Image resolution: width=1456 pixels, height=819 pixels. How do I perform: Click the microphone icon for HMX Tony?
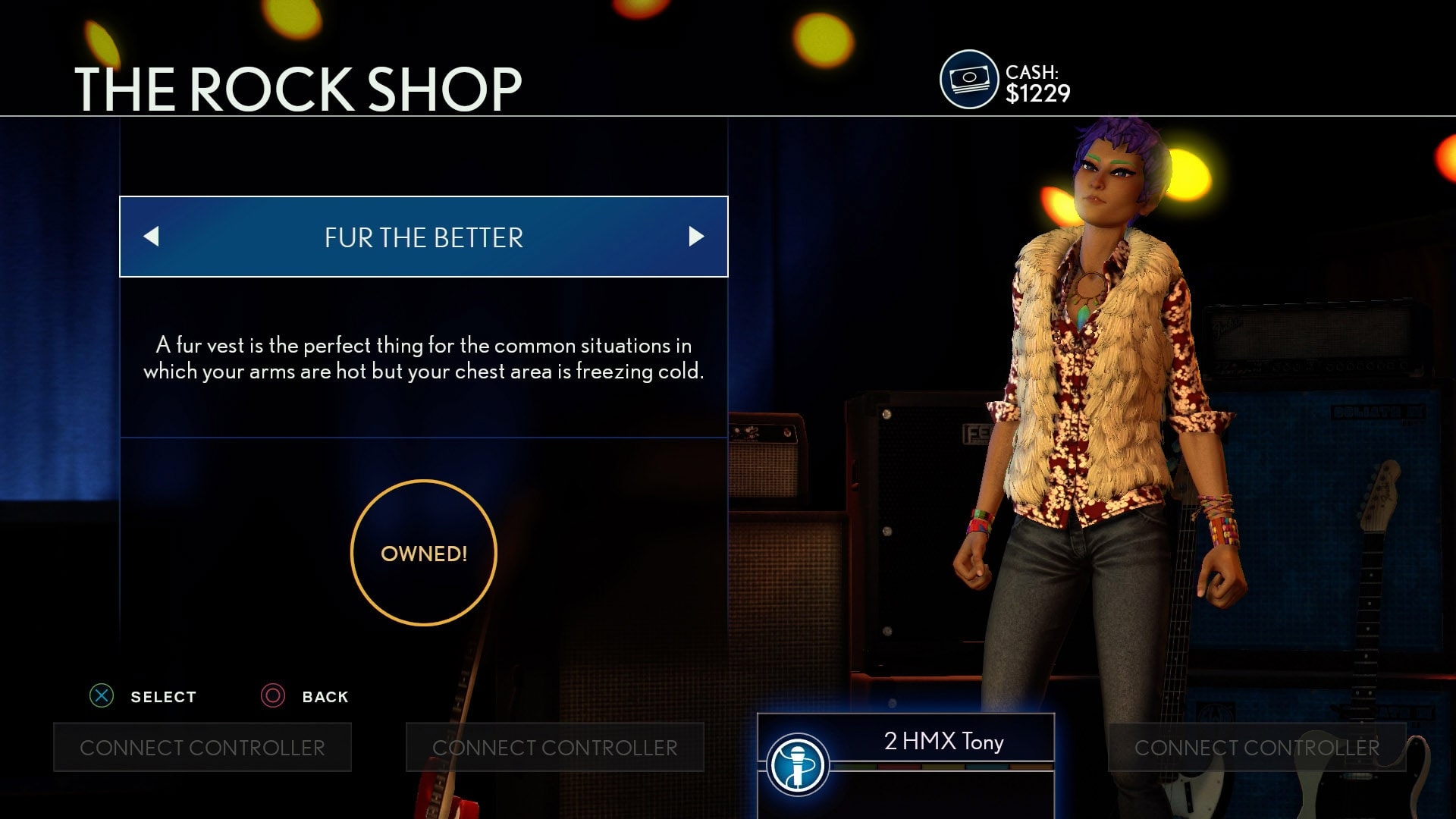tap(797, 765)
